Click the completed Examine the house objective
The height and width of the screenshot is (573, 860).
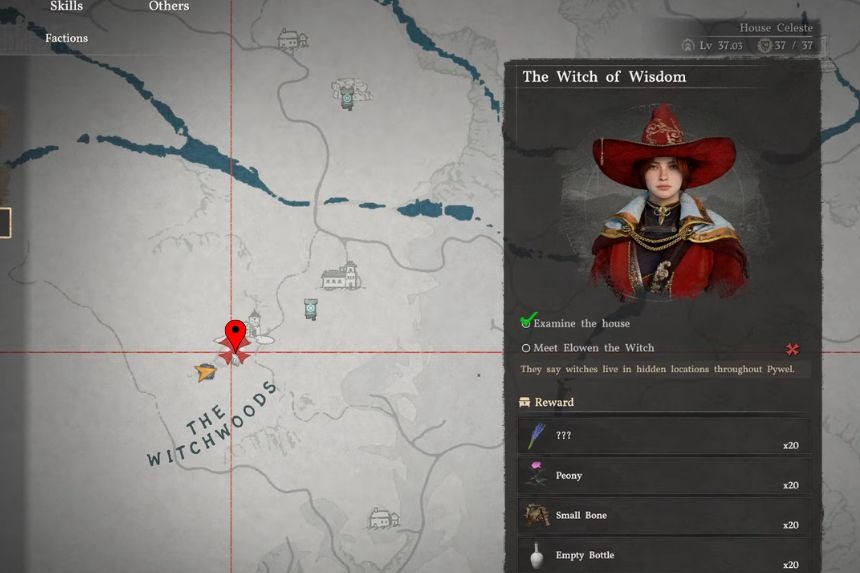pyautogui.click(x=581, y=323)
